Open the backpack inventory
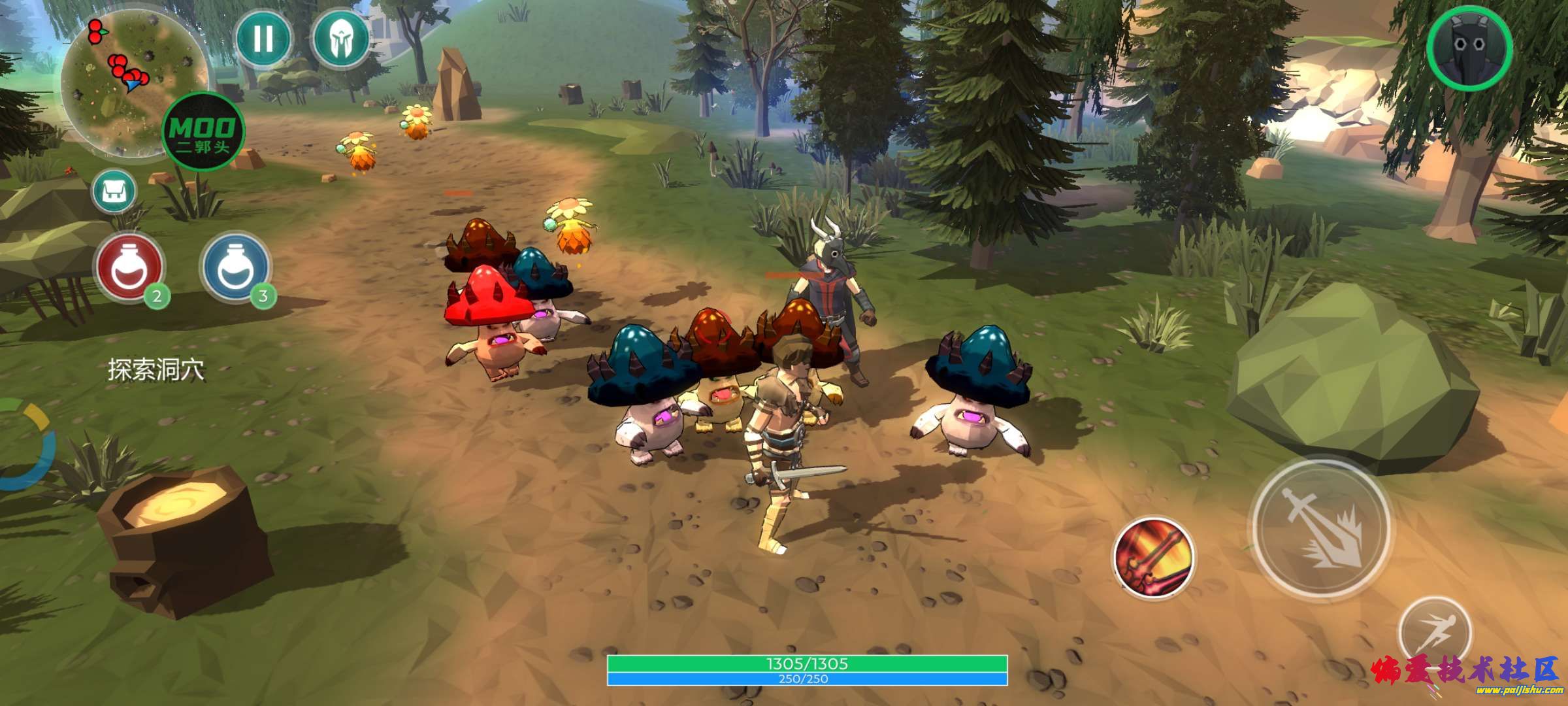 tap(114, 192)
